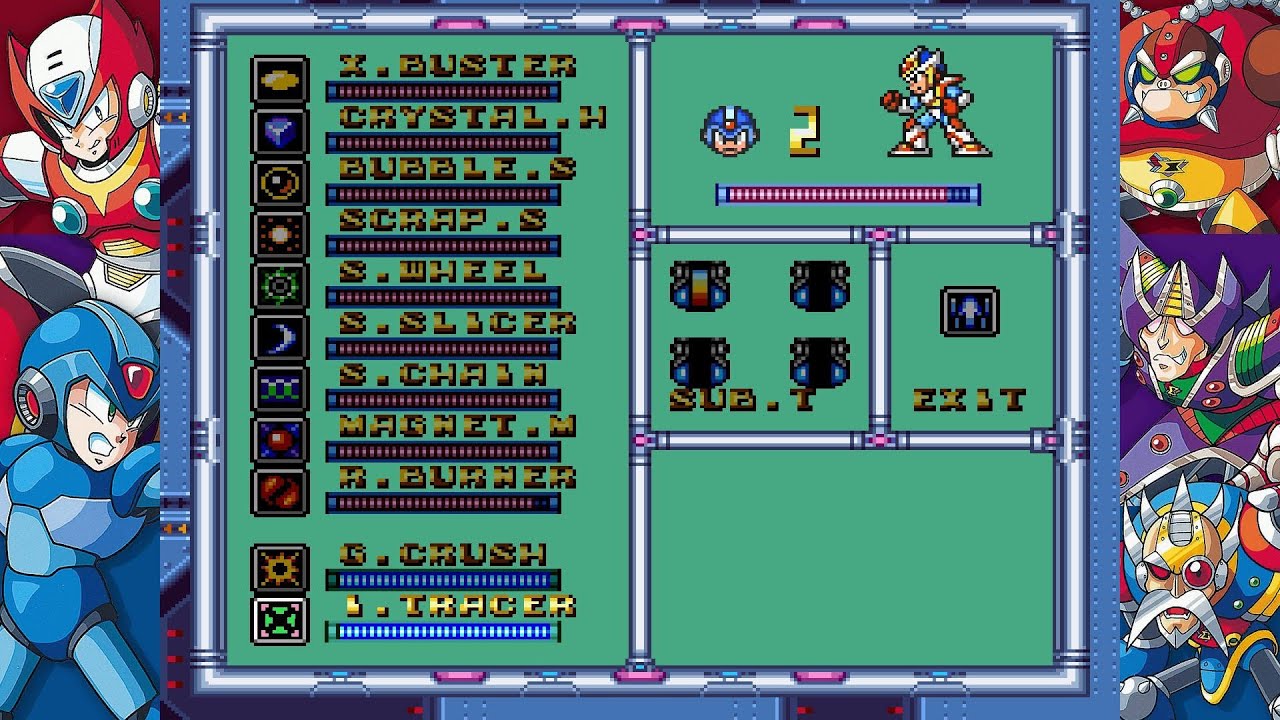Use the partially filled sub tank

tap(700, 286)
